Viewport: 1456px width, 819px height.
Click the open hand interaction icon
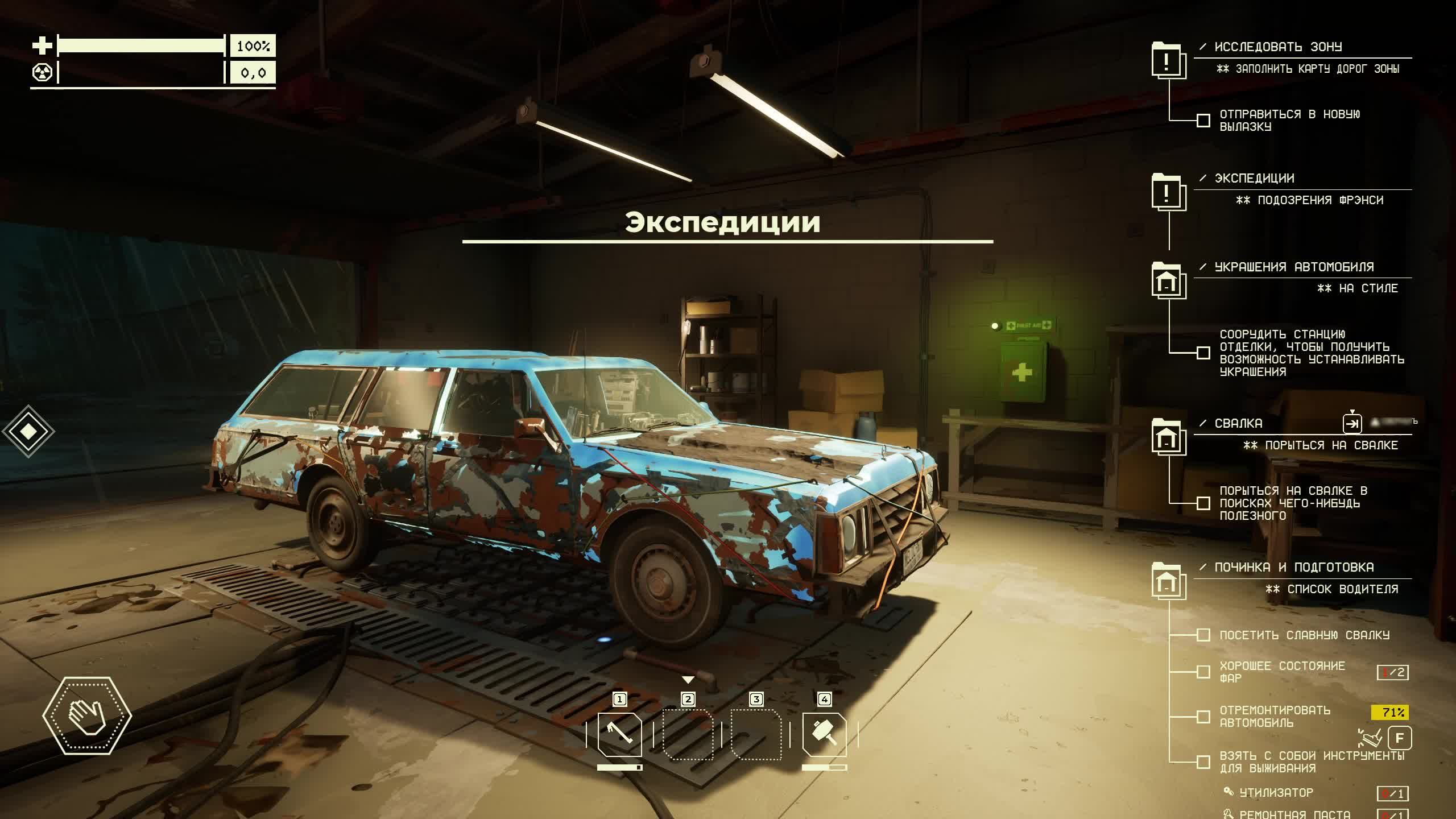click(x=87, y=715)
